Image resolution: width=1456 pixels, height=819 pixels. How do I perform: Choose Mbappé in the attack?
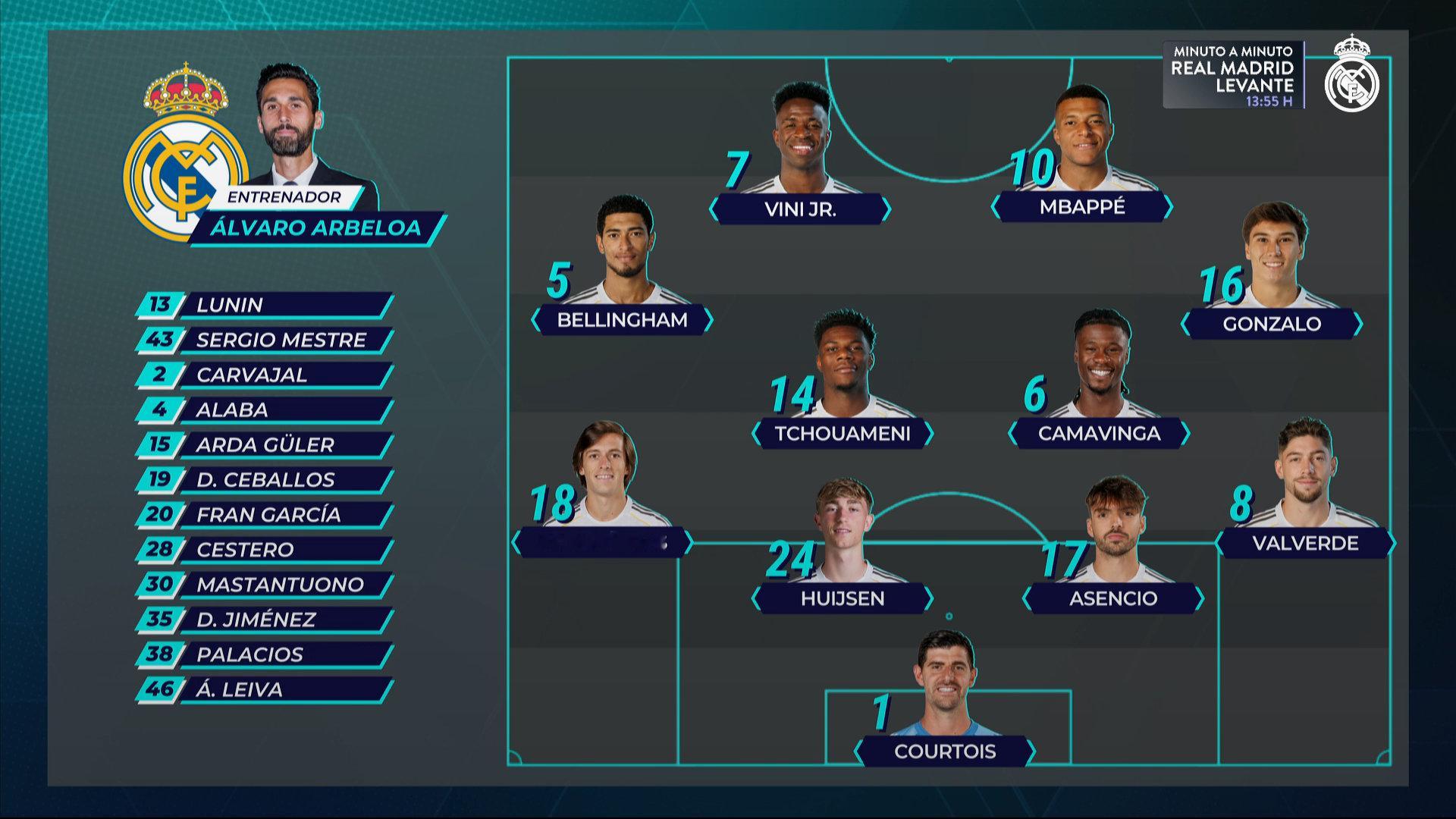pyautogui.click(x=1082, y=206)
